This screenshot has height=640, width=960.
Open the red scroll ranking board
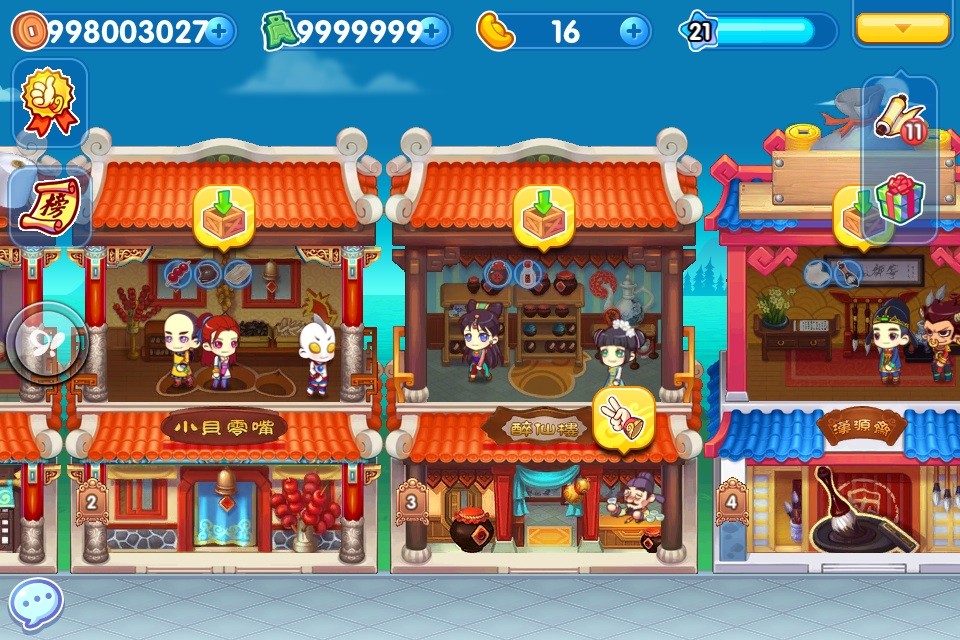point(49,207)
